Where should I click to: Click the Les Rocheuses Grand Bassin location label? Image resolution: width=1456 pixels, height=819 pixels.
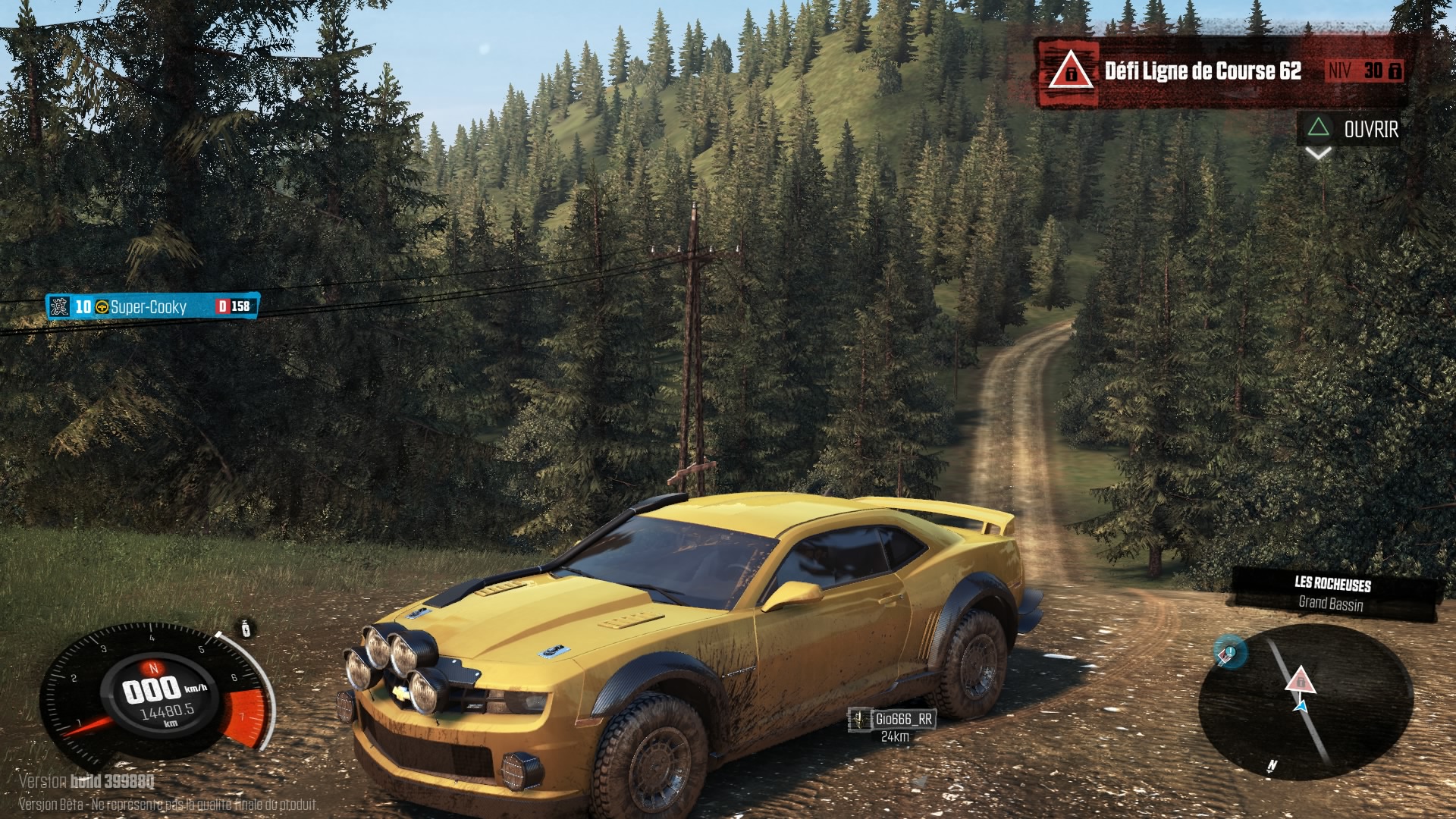[x=1332, y=595]
